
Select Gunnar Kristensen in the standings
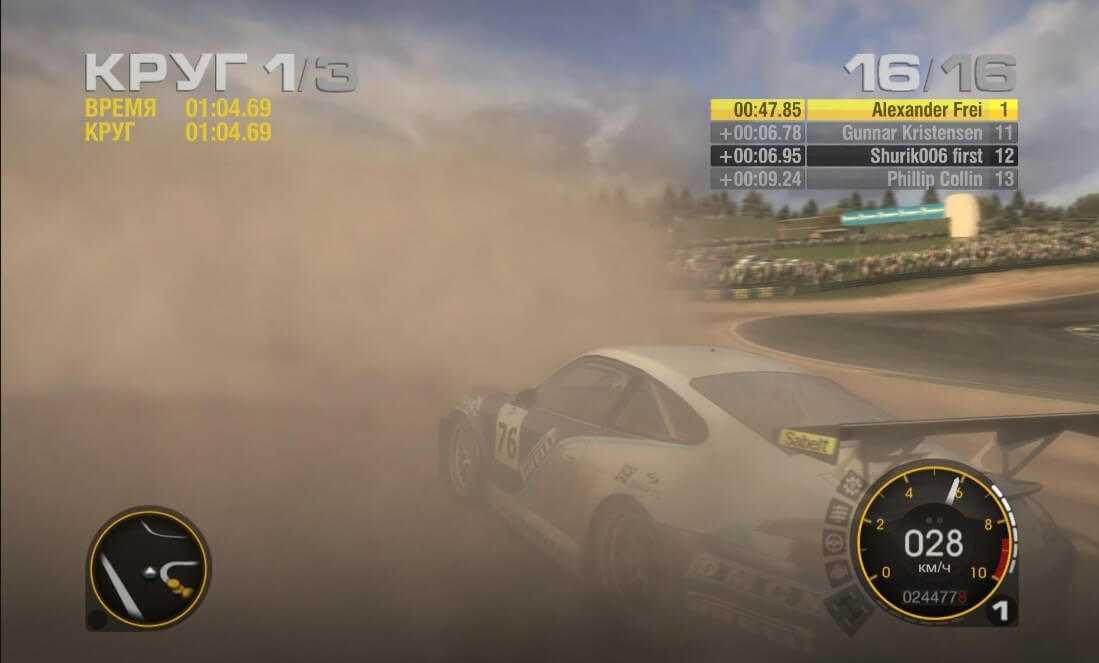pyautogui.click(x=863, y=132)
